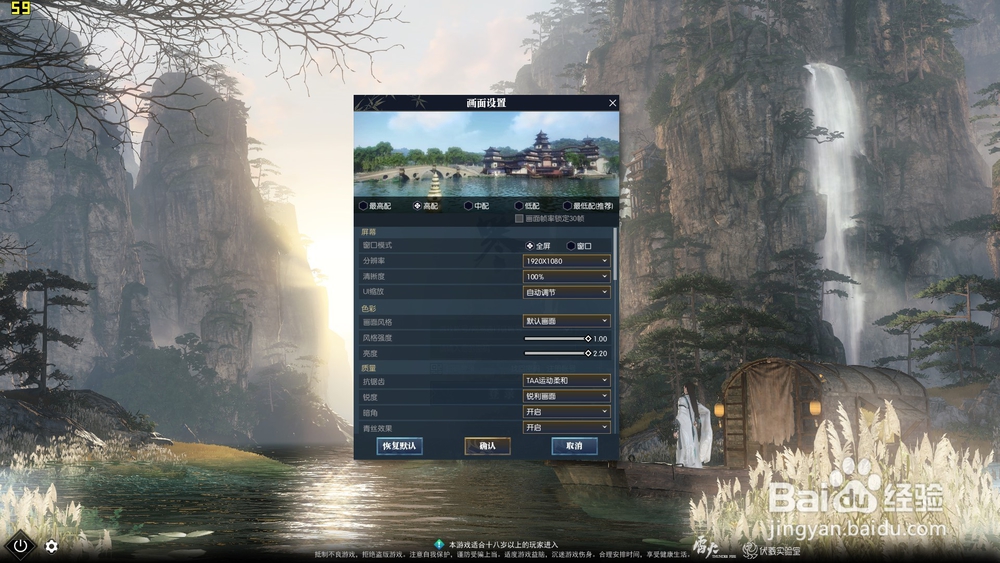
Task: Set window mode to 全屏
Action: 530,246
